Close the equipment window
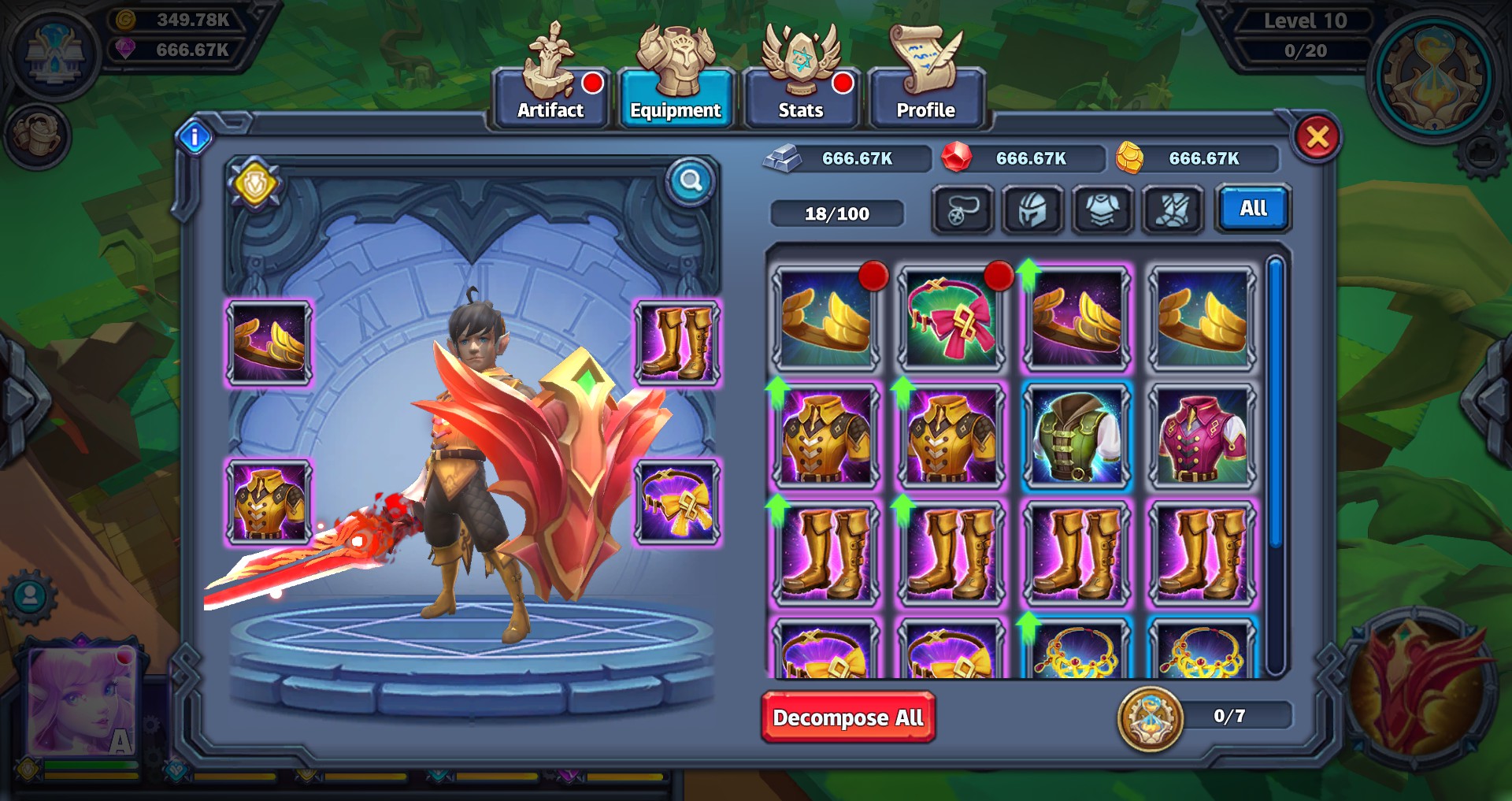This screenshot has height=801, width=1512. point(1317,138)
